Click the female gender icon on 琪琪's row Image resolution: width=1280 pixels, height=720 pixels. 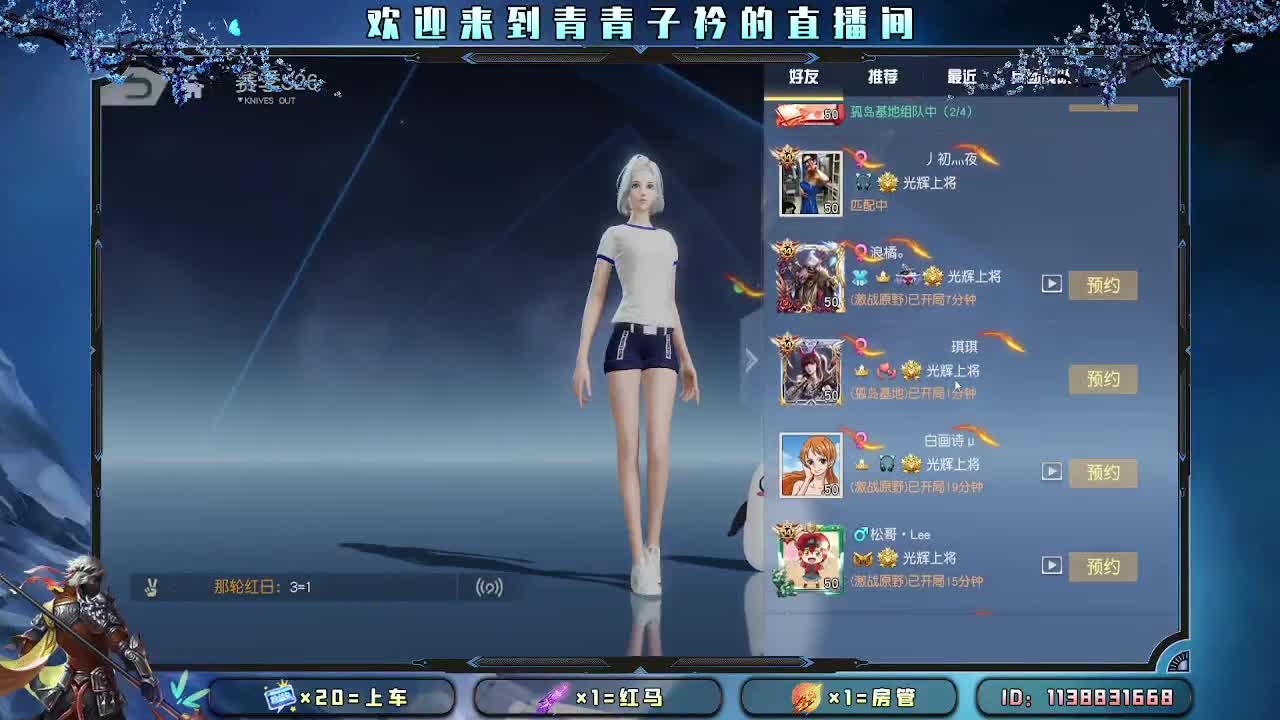859,346
